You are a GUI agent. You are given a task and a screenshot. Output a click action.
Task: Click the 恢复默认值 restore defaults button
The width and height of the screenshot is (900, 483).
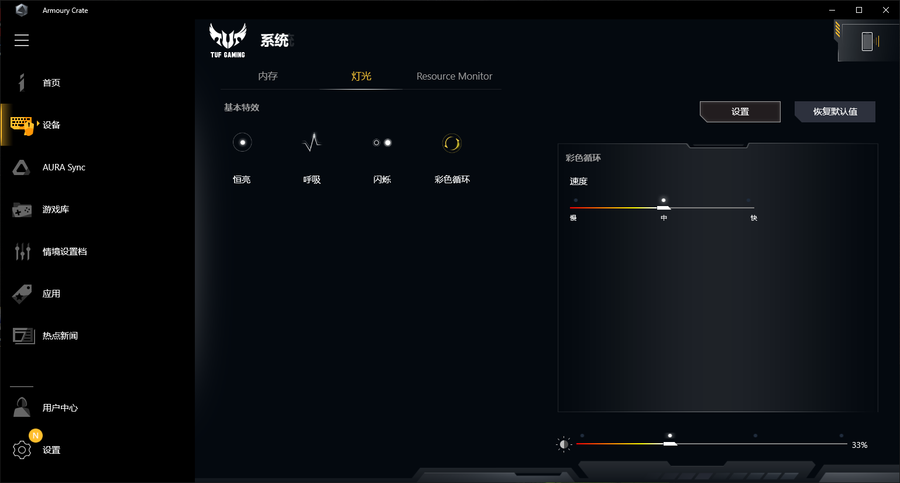[835, 111]
